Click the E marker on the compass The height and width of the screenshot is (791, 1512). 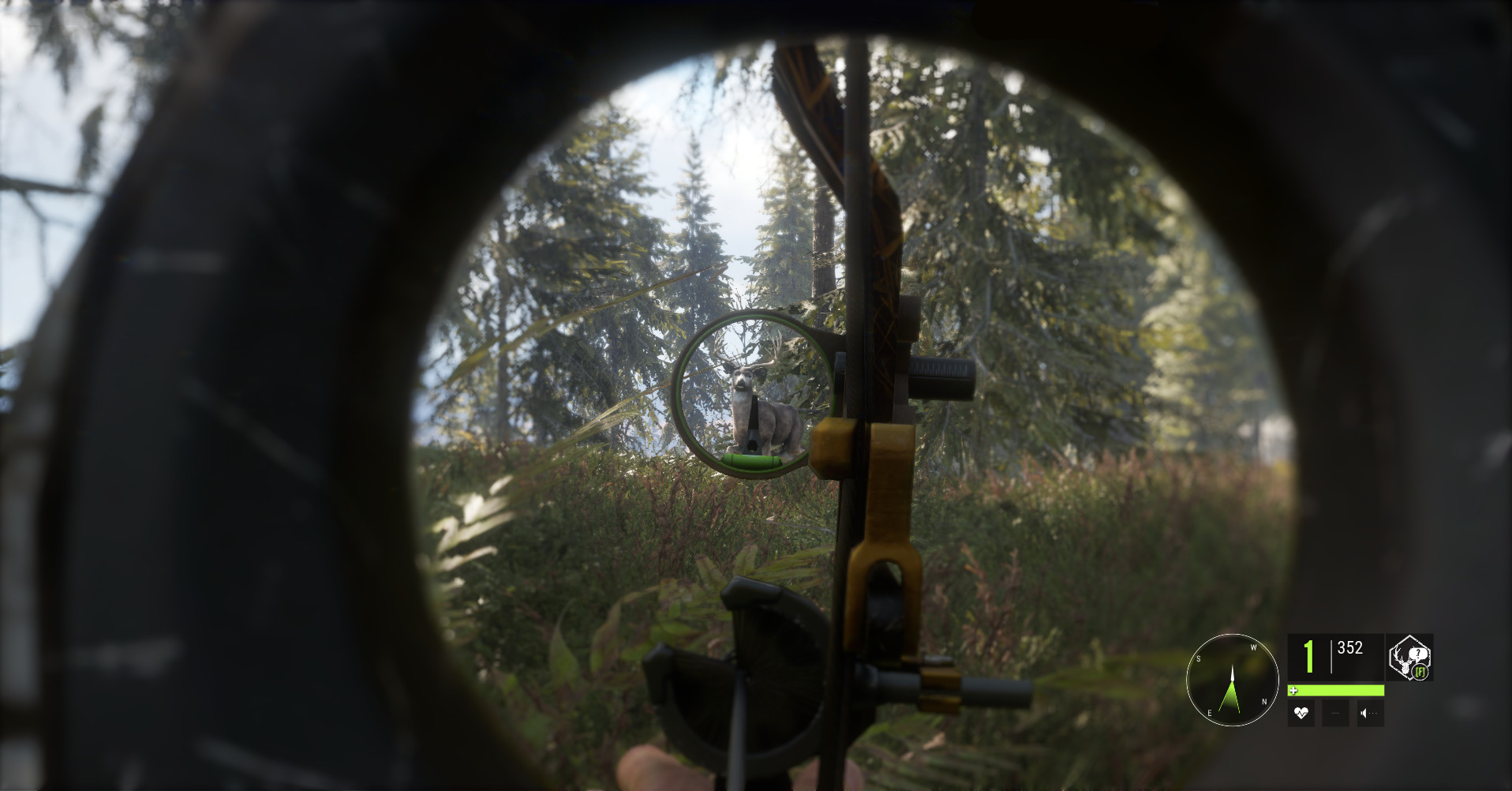[1210, 713]
